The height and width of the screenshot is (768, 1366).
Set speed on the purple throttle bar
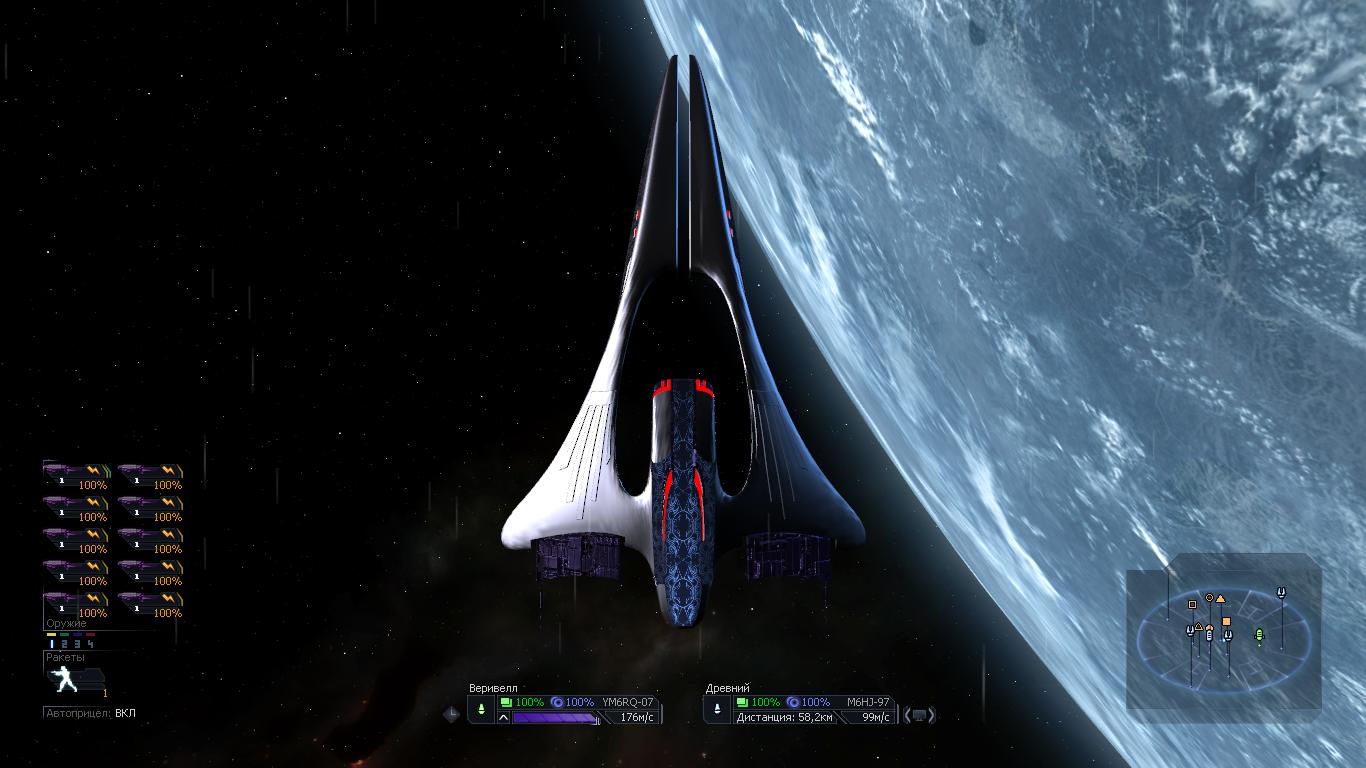[x=555, y=717]
